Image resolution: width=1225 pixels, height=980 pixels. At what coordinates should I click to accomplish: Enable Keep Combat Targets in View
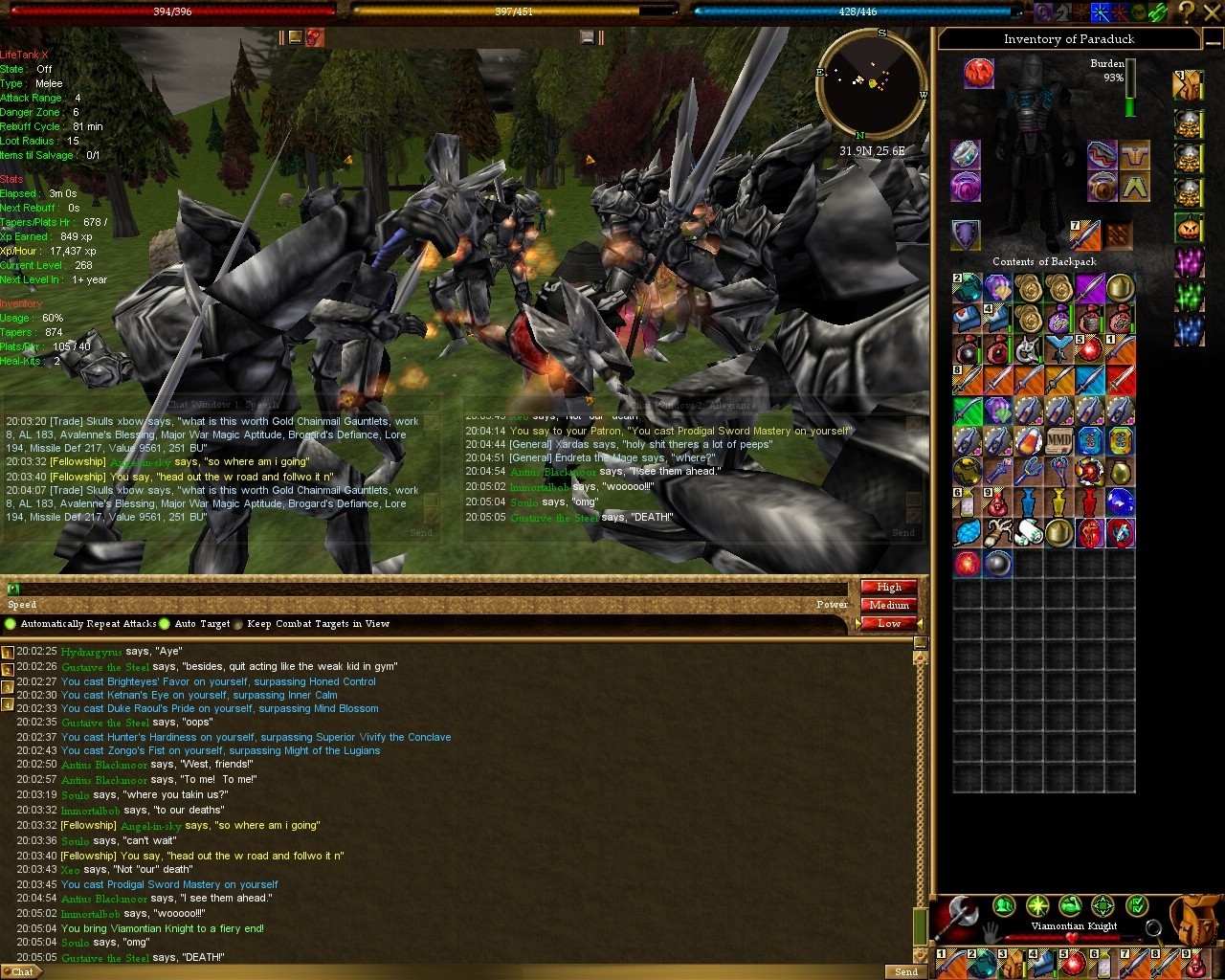pos(238,624)
